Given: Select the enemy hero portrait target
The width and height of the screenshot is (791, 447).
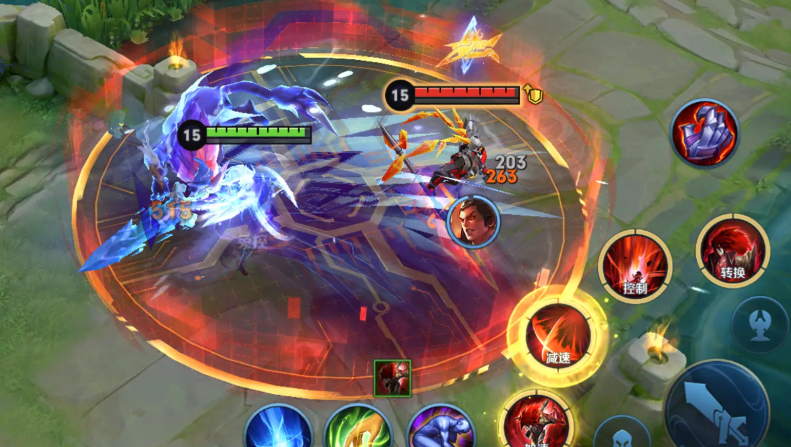Looking at the screenshot, I should point(474,221).
